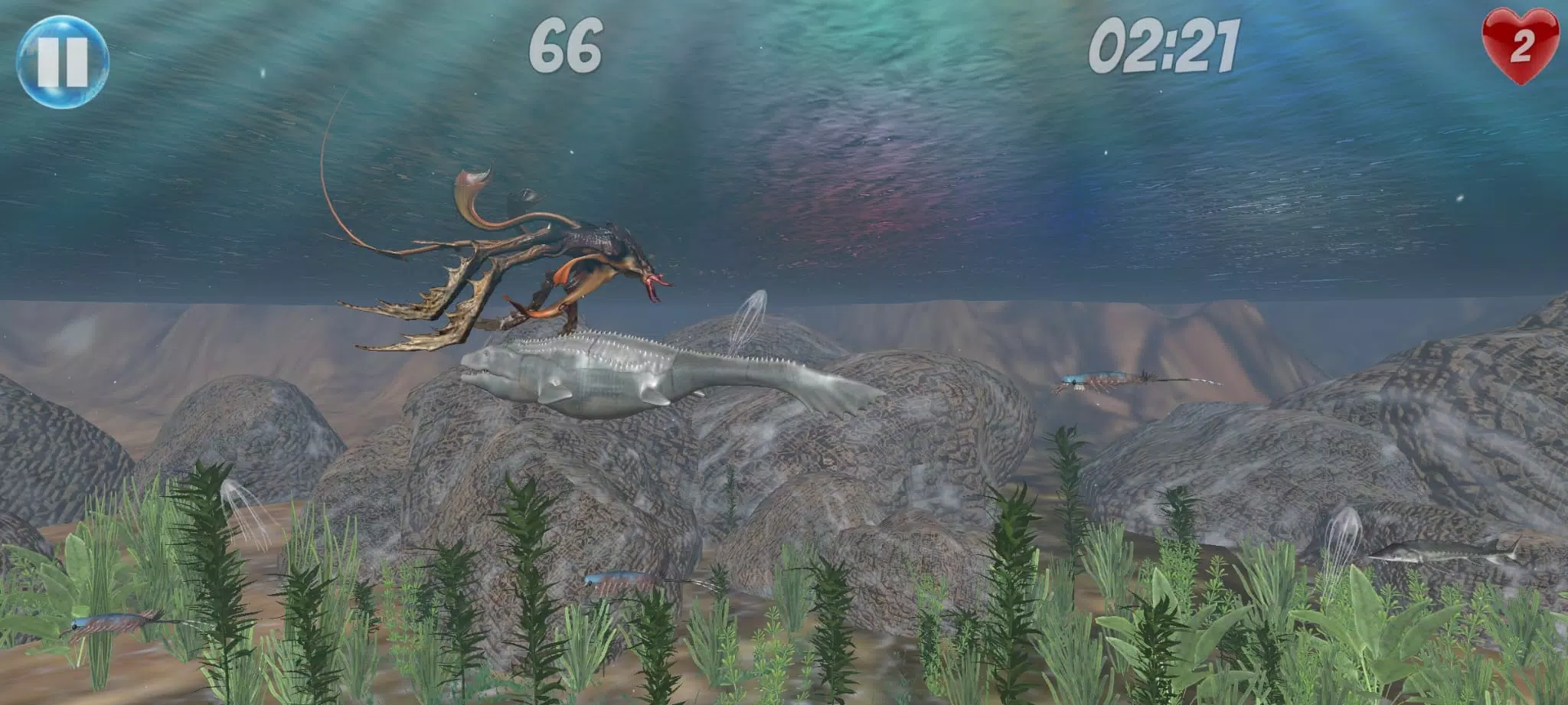Tap the number 2 on the heart
This screenshot has width=1568, height=705.
[1524, 47]
